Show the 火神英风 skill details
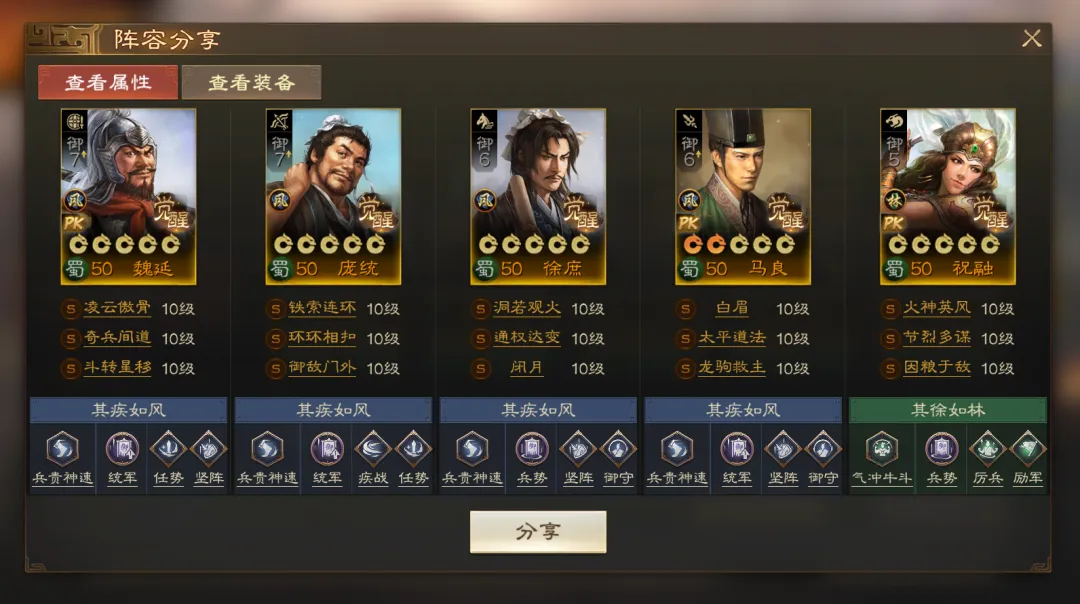1080x604 pixels. 937,309
